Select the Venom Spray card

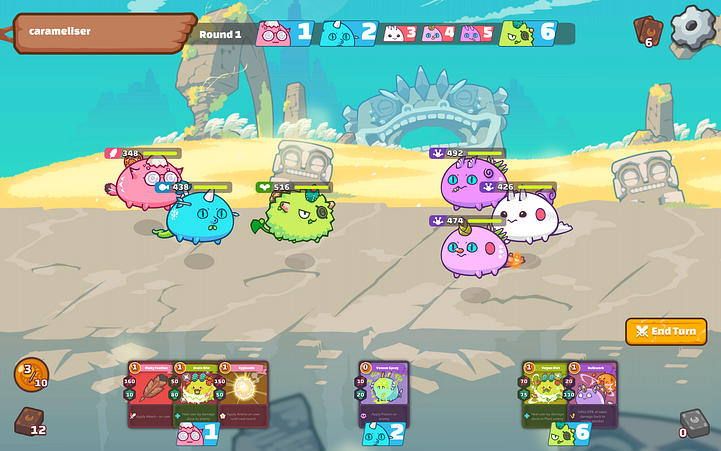click(383, 394)
